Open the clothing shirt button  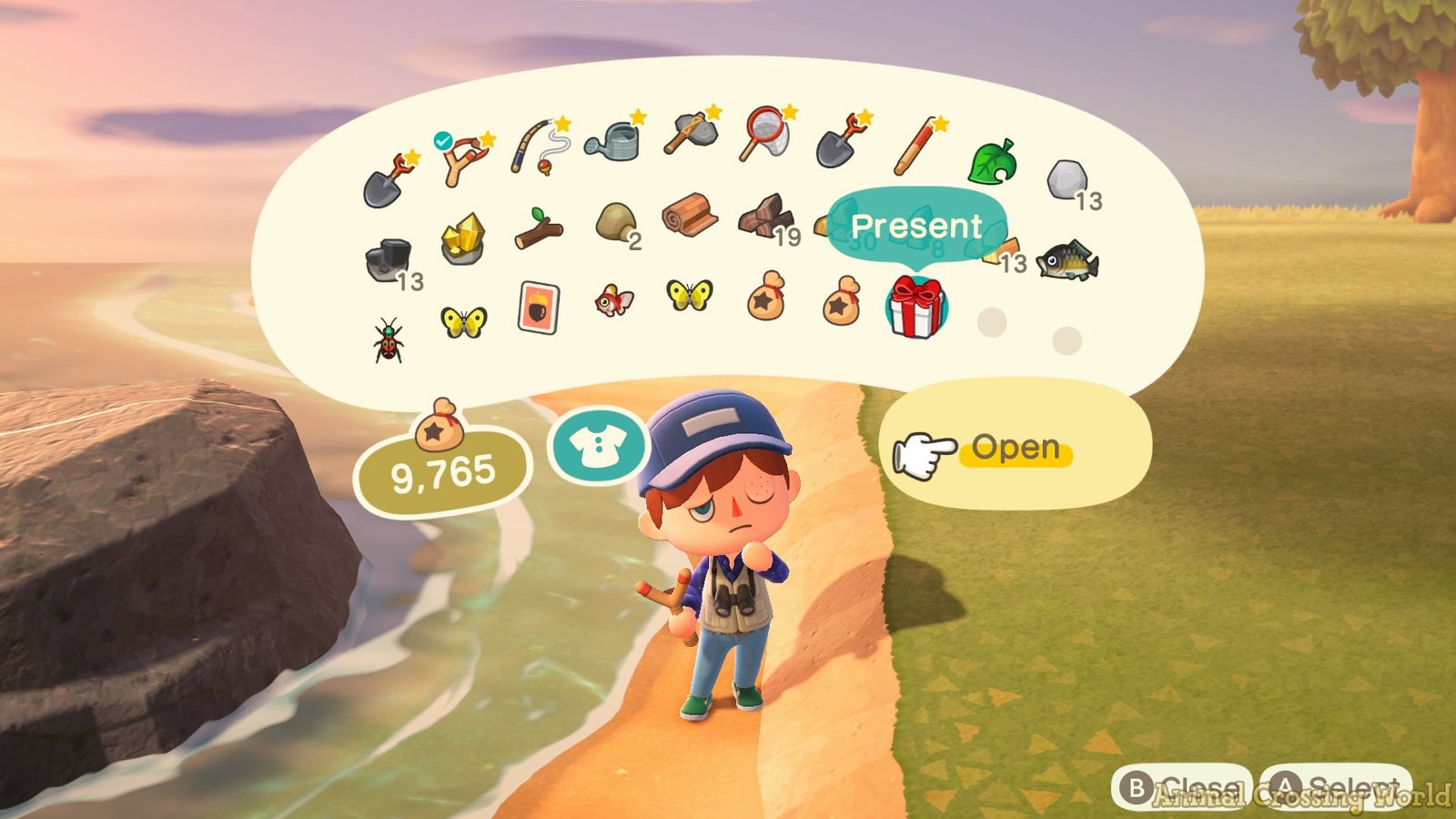(x=597, y=446)
